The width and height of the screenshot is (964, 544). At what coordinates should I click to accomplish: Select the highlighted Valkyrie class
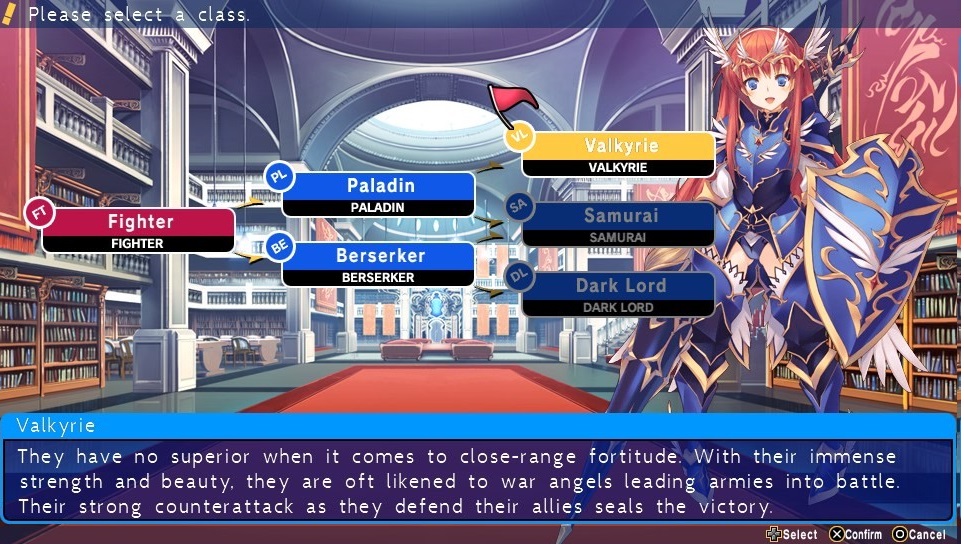pyautogui.click(x=619, y=154)
